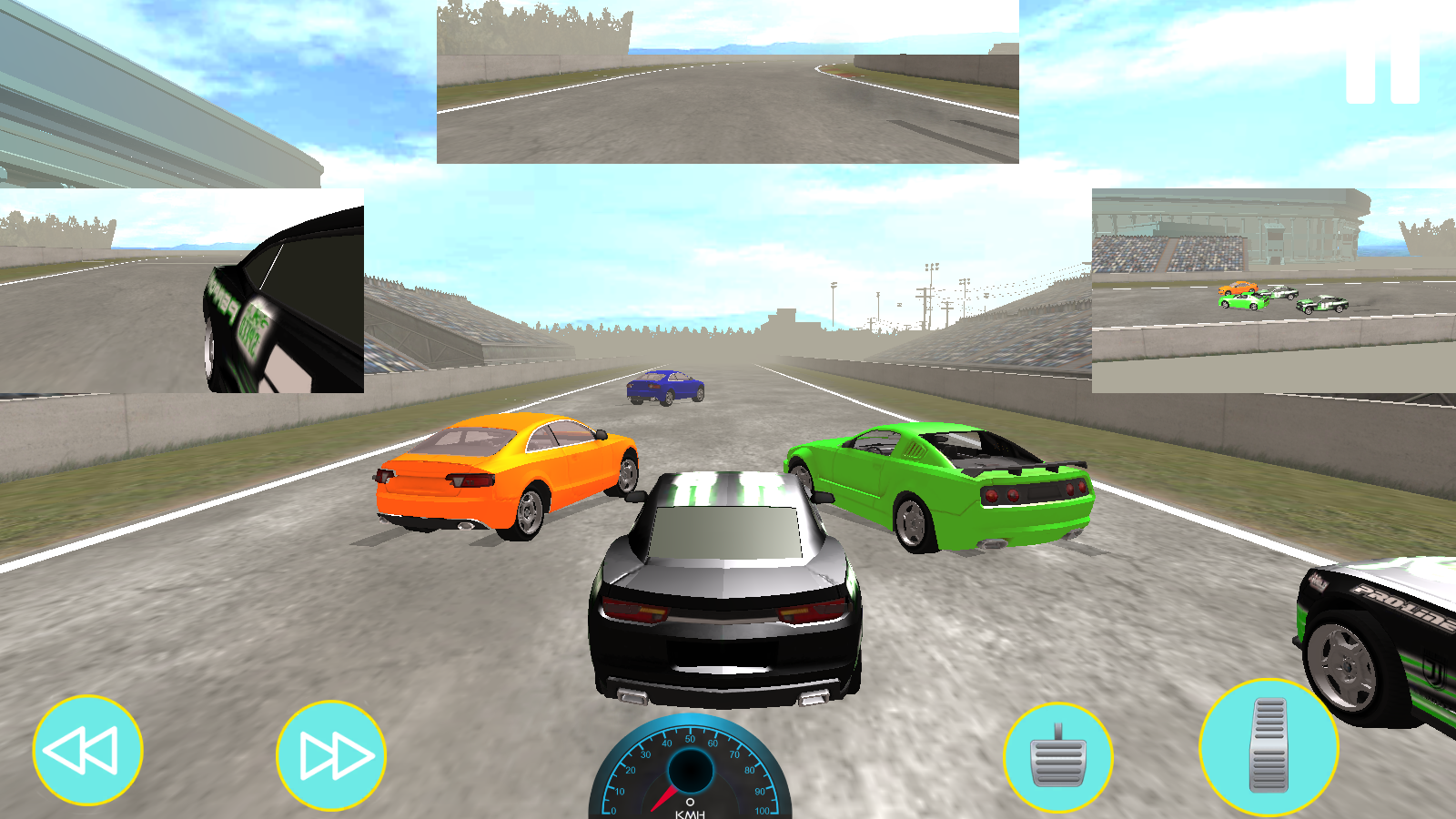The height and width of the screenshot is (819, 1456).
Task: Hit the gas accelerator pedal
Action: tap(1269, 748)
